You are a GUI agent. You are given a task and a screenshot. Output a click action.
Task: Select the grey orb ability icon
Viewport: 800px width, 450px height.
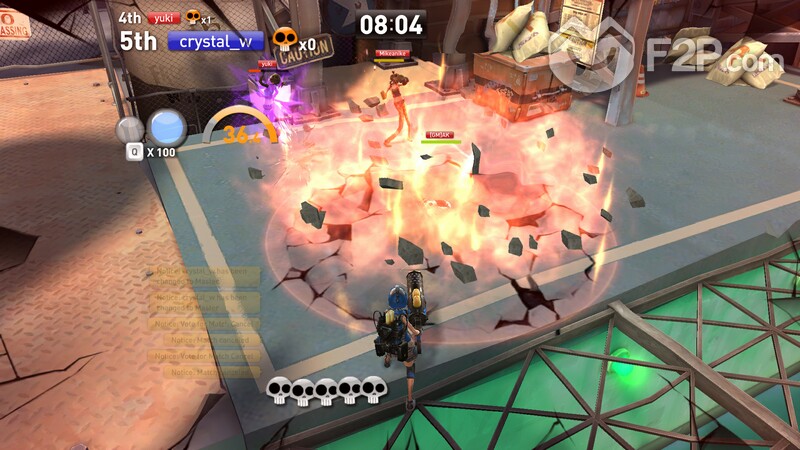(130, 130)
